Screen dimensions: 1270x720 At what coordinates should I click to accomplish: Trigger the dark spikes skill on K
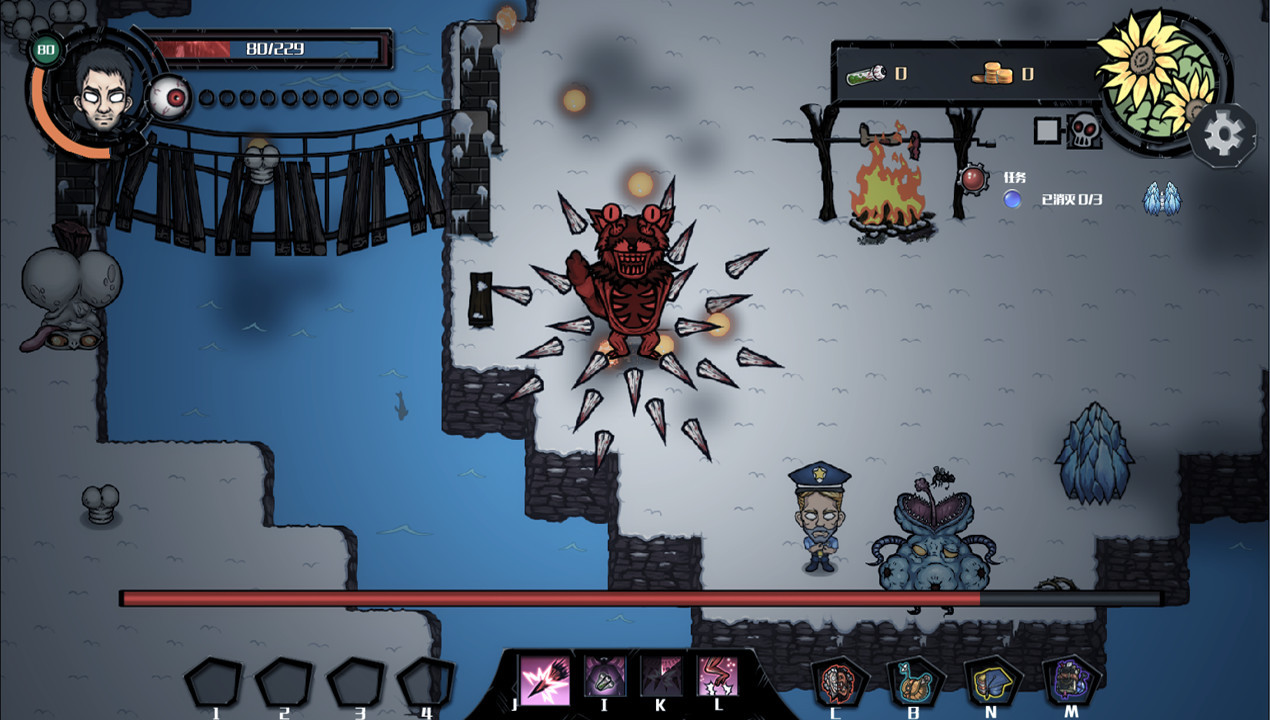click(661, 677)
